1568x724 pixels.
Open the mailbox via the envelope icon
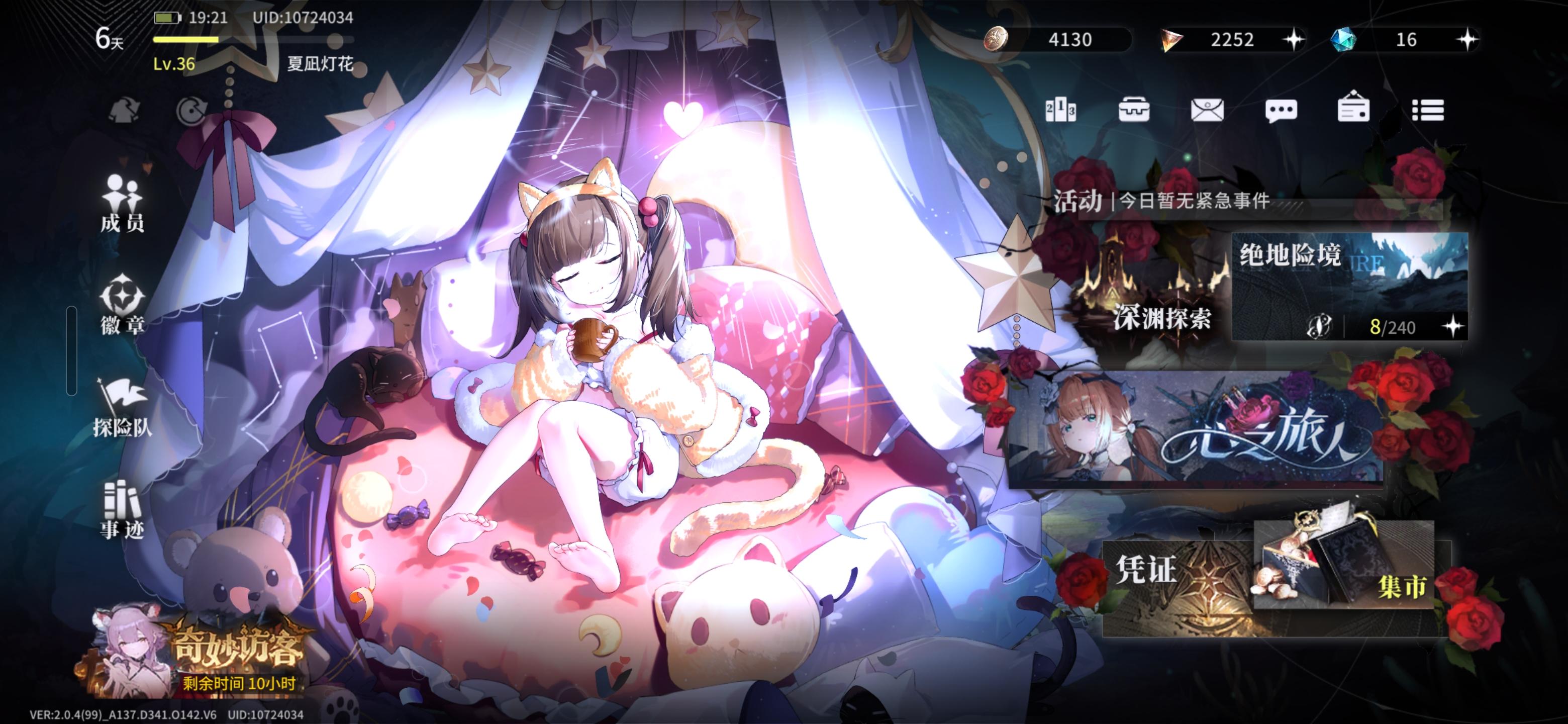1209,110
